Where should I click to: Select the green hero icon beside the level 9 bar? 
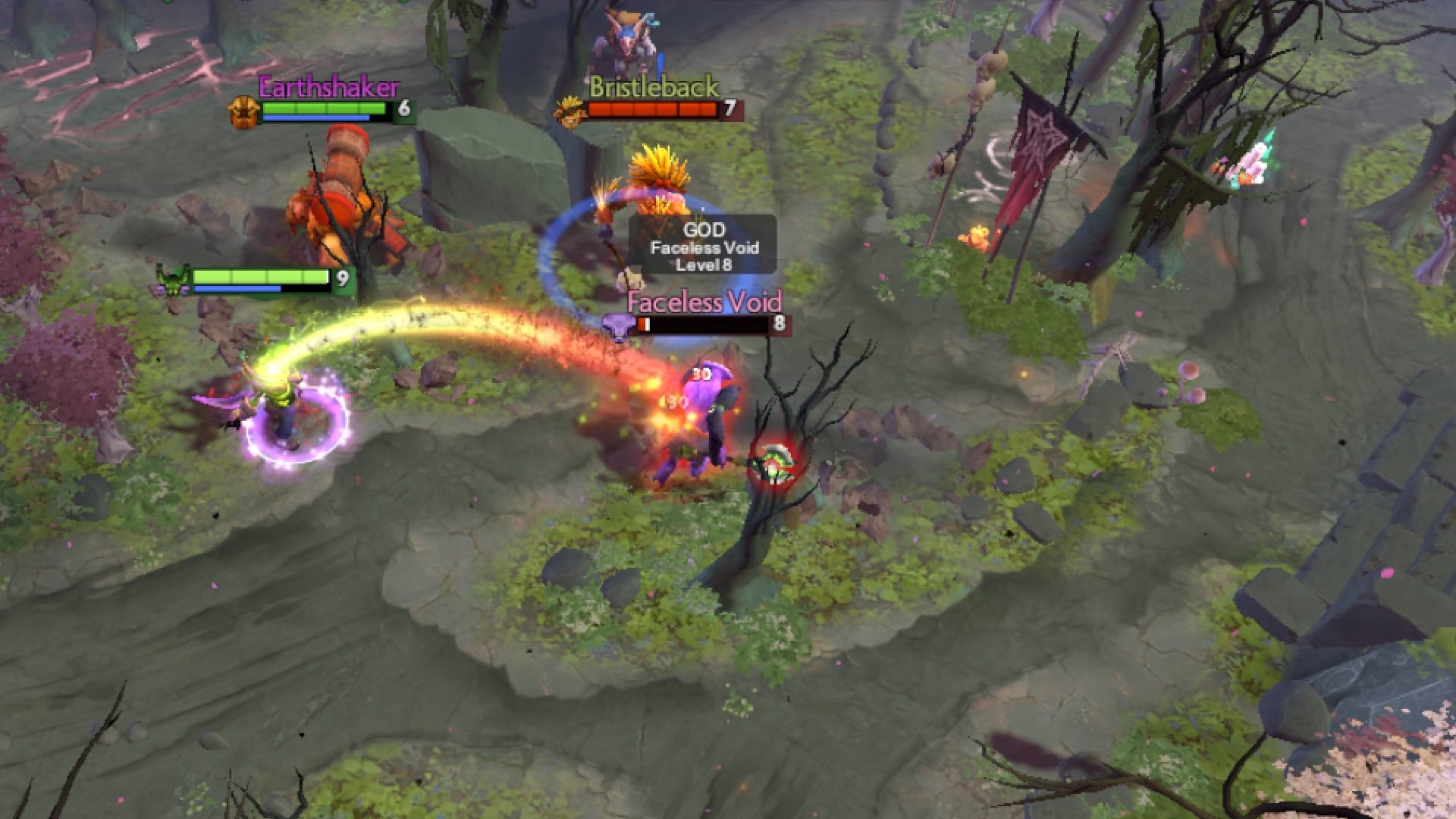(x=171, y=278)
